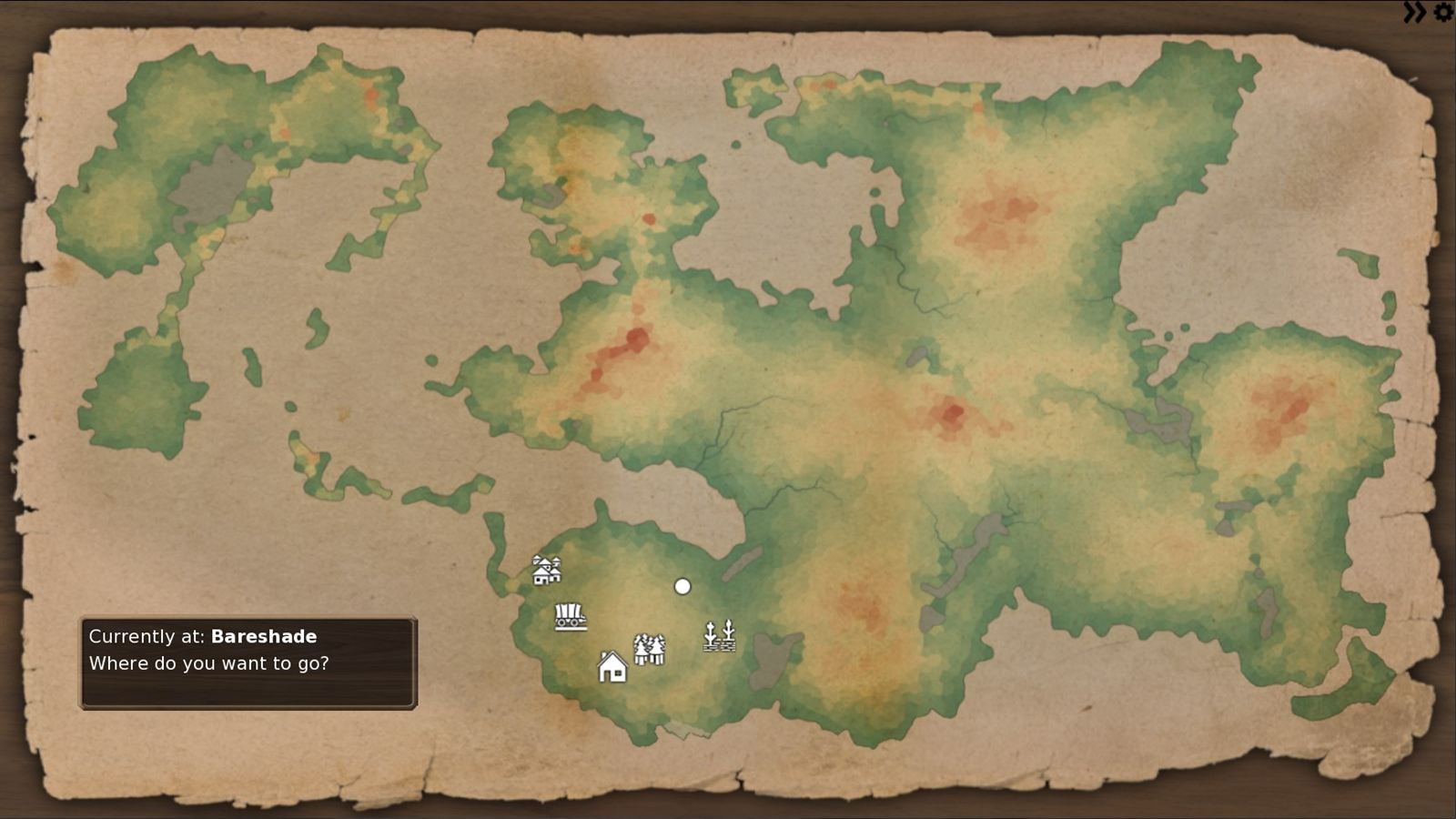This screenshot has height=819, width=1456.
Task: Select the white current-location circle marker
Action: [x=682, y=585]
